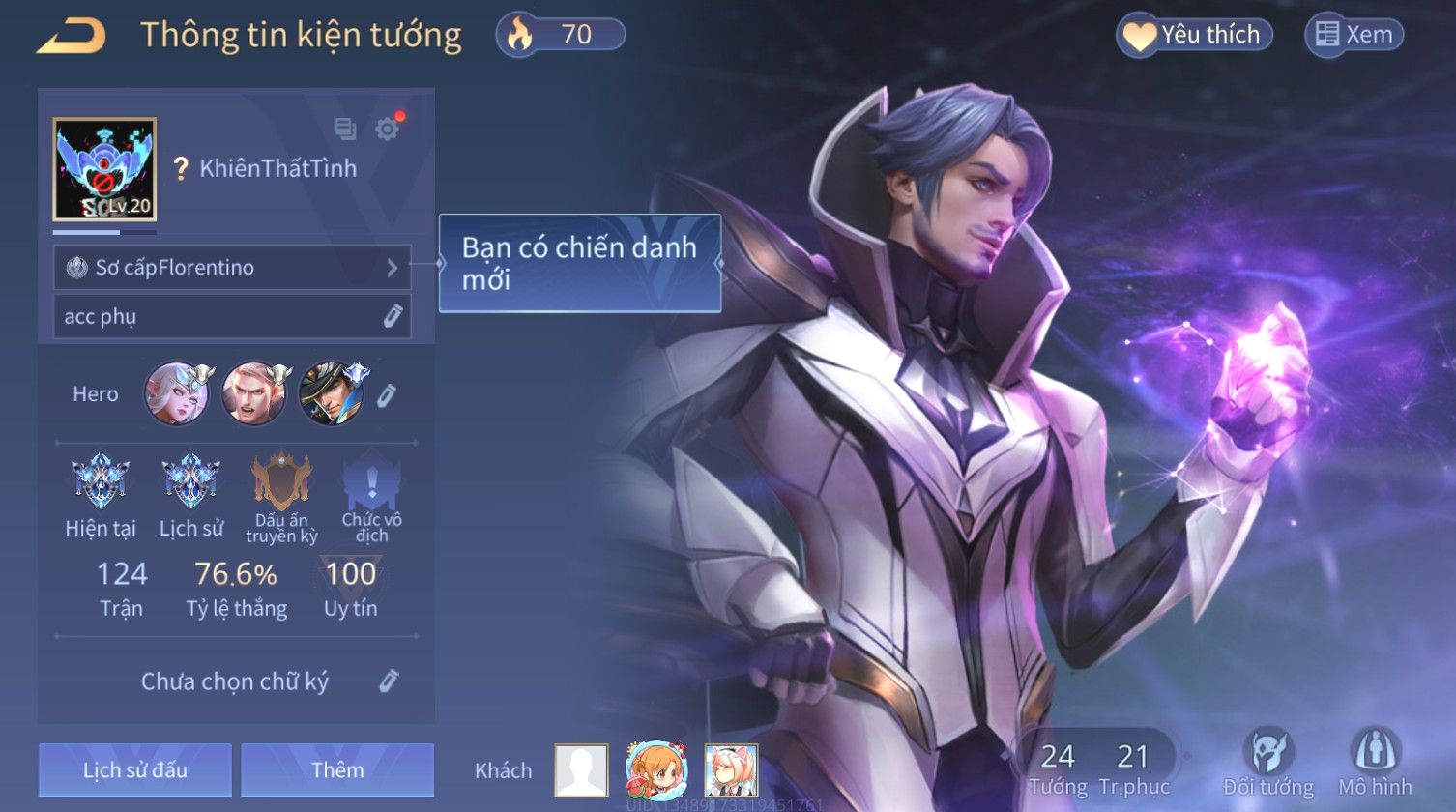The image size is (1456, 812).
Task: Open profile settings gear icon
Action: coord(388,129)
